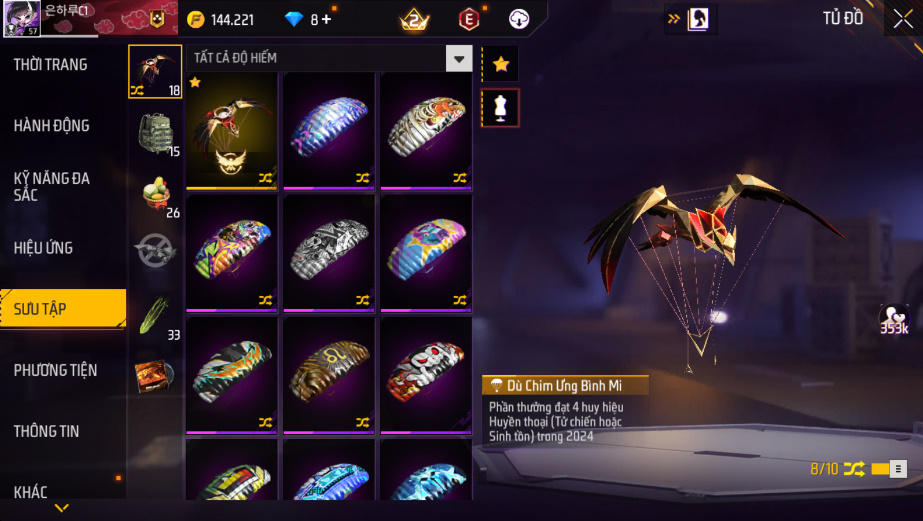
Task: Open the corn cob category
Action: point(156,315)
